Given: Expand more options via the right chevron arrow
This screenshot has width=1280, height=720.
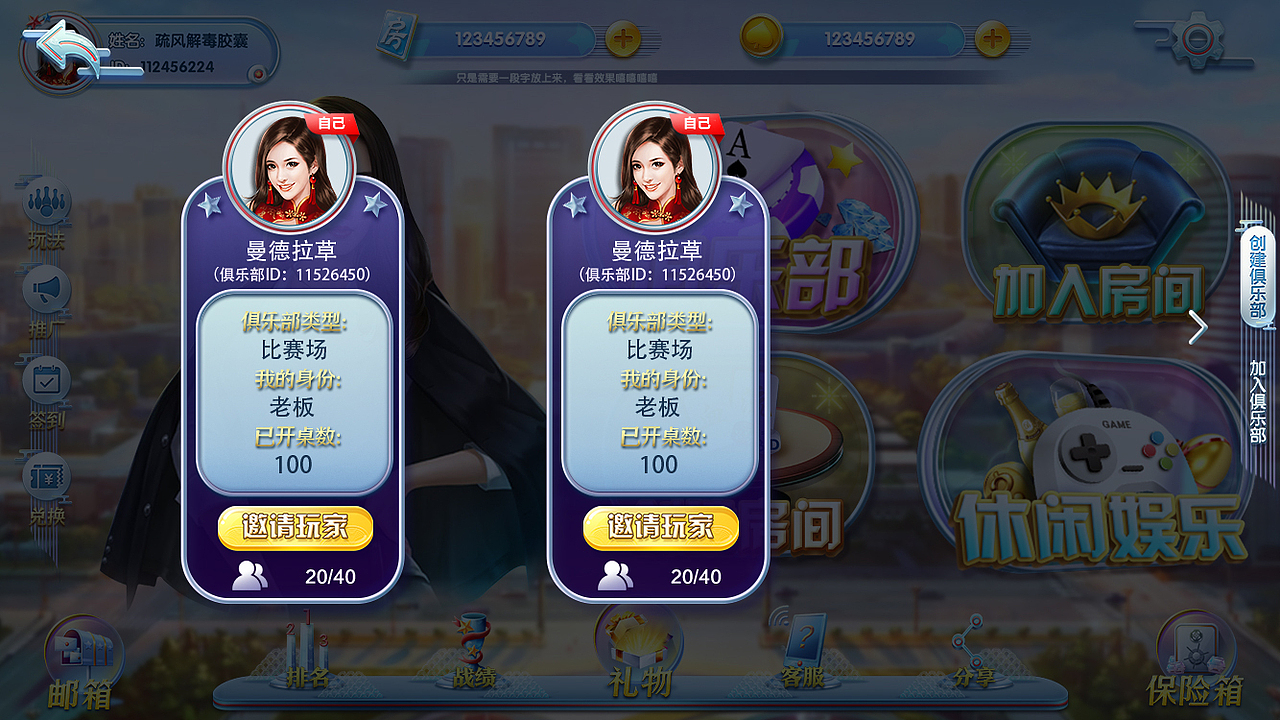Looking at the screenshot, I should coord(1198,327).
